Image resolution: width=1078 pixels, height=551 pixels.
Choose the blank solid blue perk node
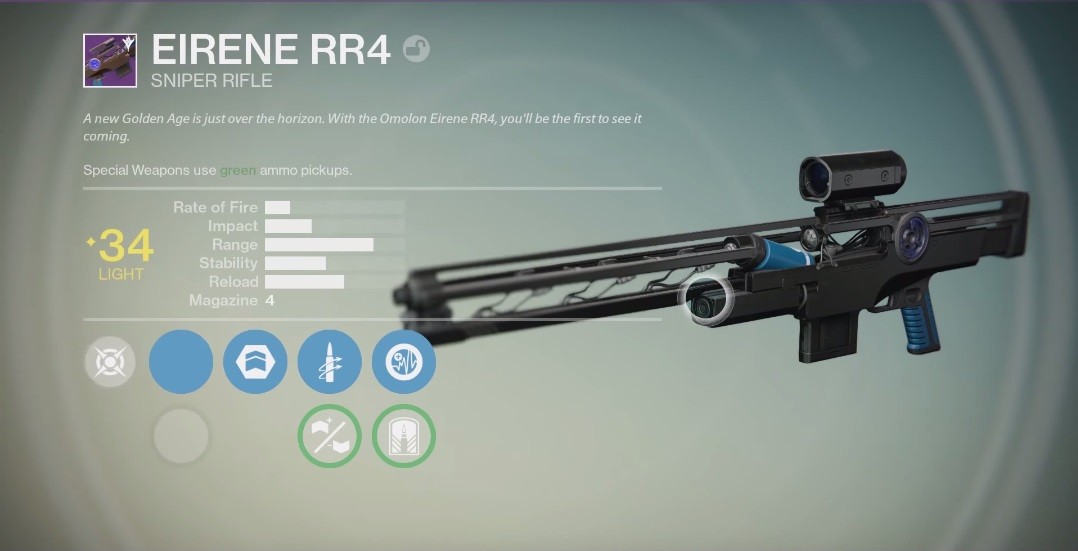tap(181, 361)
